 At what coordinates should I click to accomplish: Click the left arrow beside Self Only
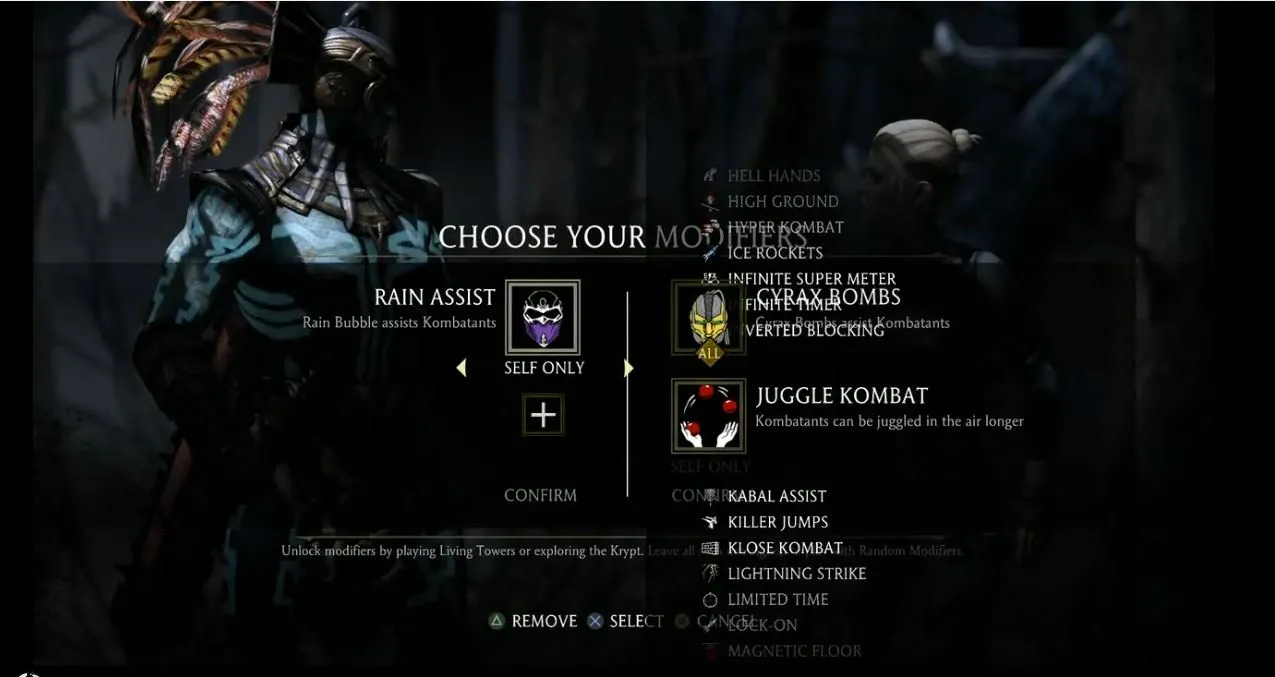461,368
